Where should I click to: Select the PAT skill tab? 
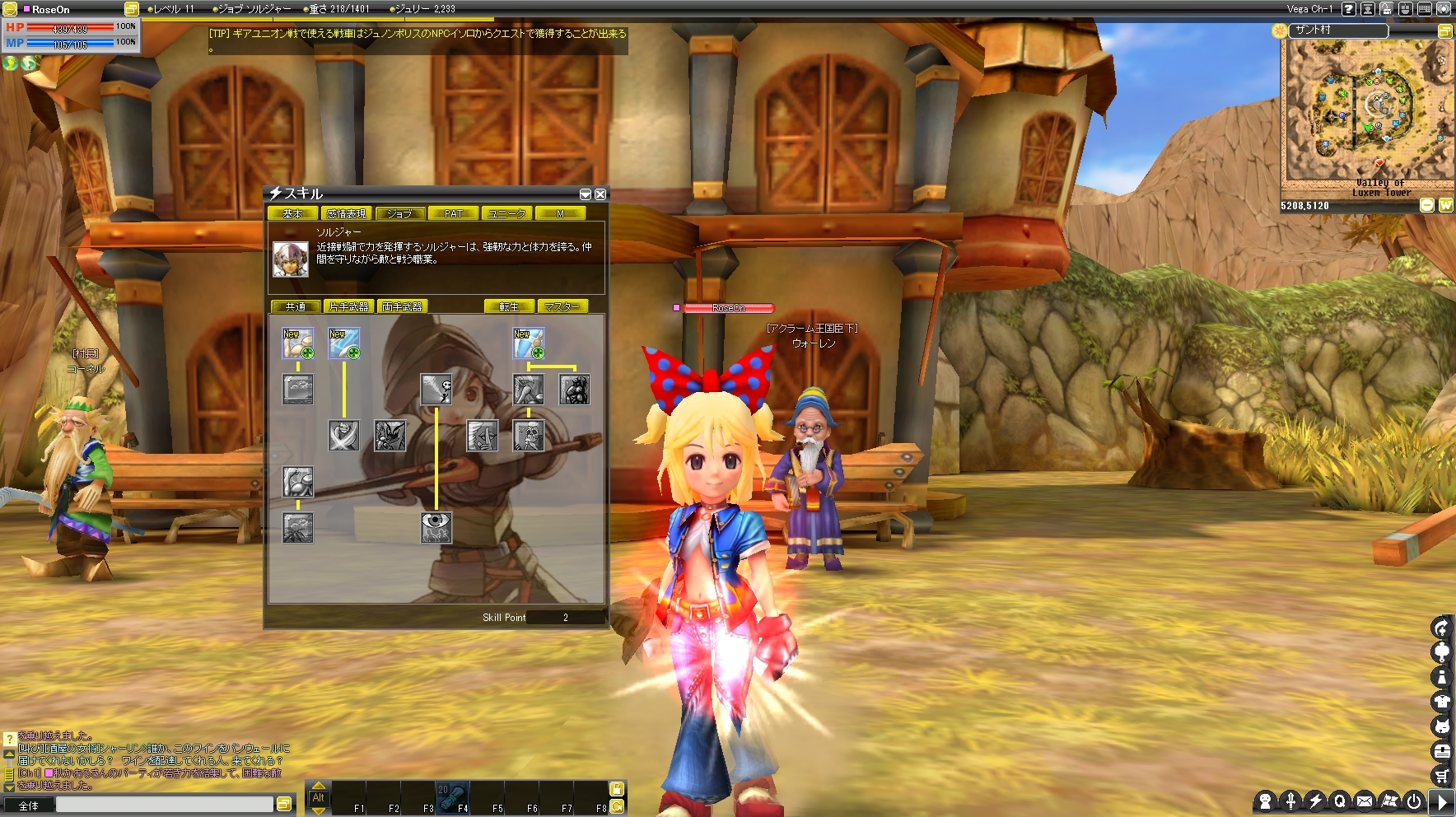(453, 213)
